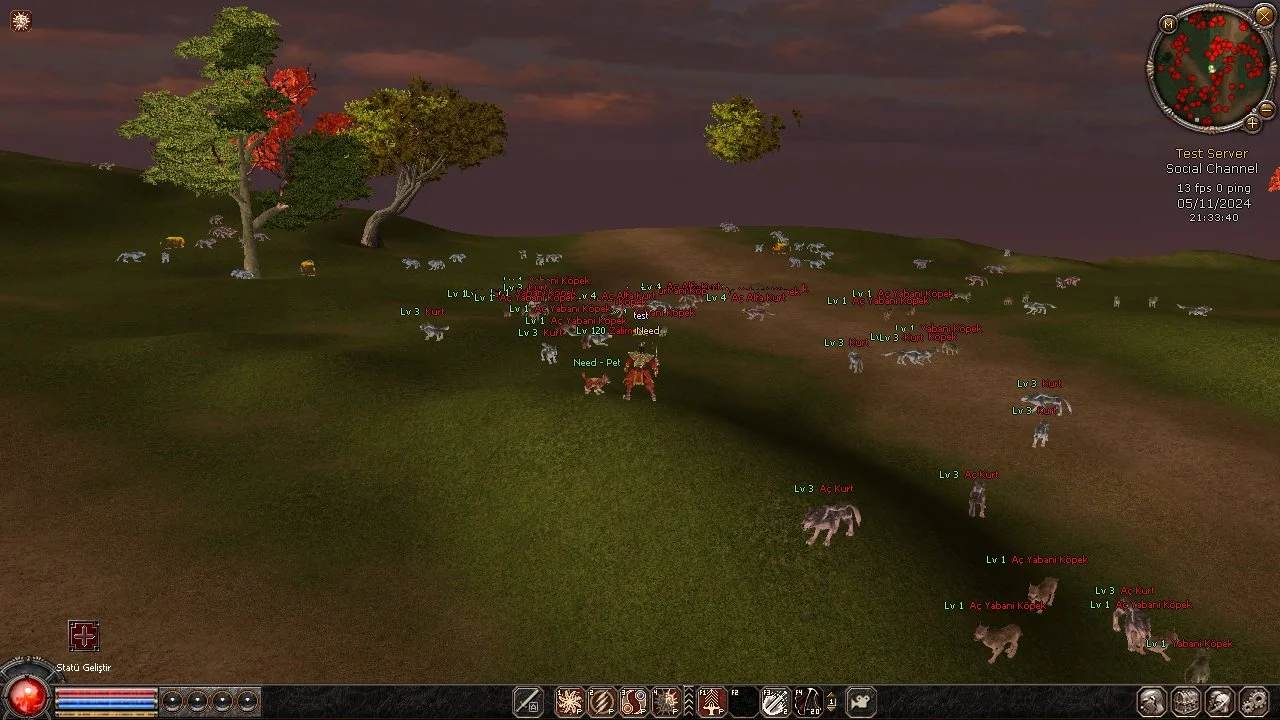Image resolution: width=1280 pixels, height=720 pixels.
Task: Click the circular minimap
Action: tap(1210, 68)
